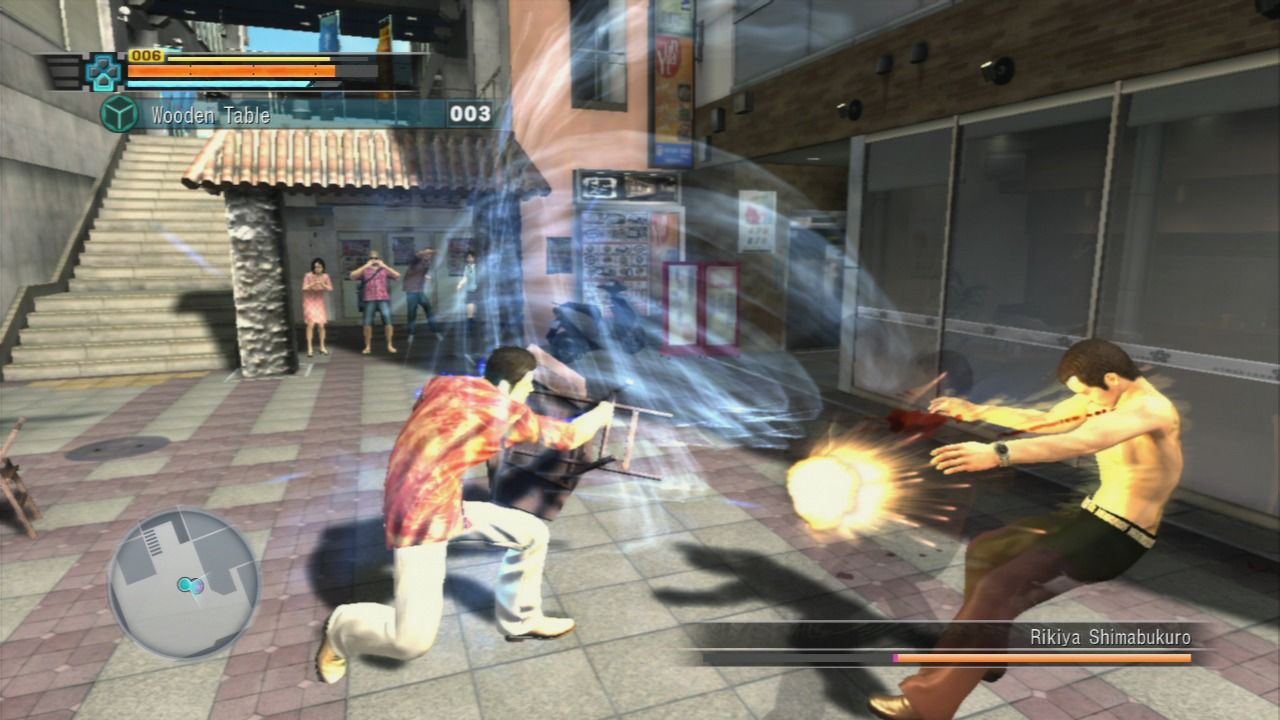Click the cube icon beside Wooden Table
The height and width of the screenshot is (720, 1280).
119,115
